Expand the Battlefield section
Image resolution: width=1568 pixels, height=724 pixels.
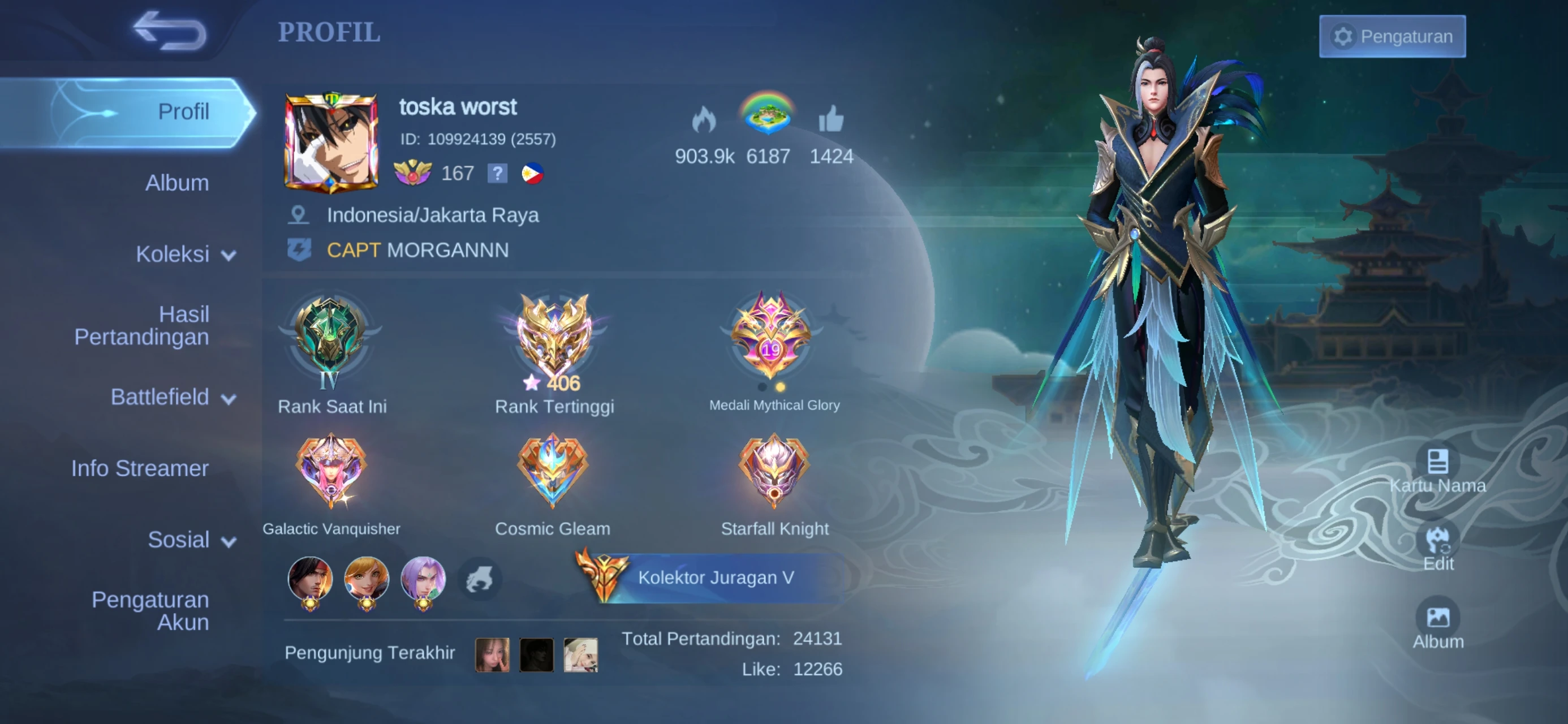pos(173,397)
